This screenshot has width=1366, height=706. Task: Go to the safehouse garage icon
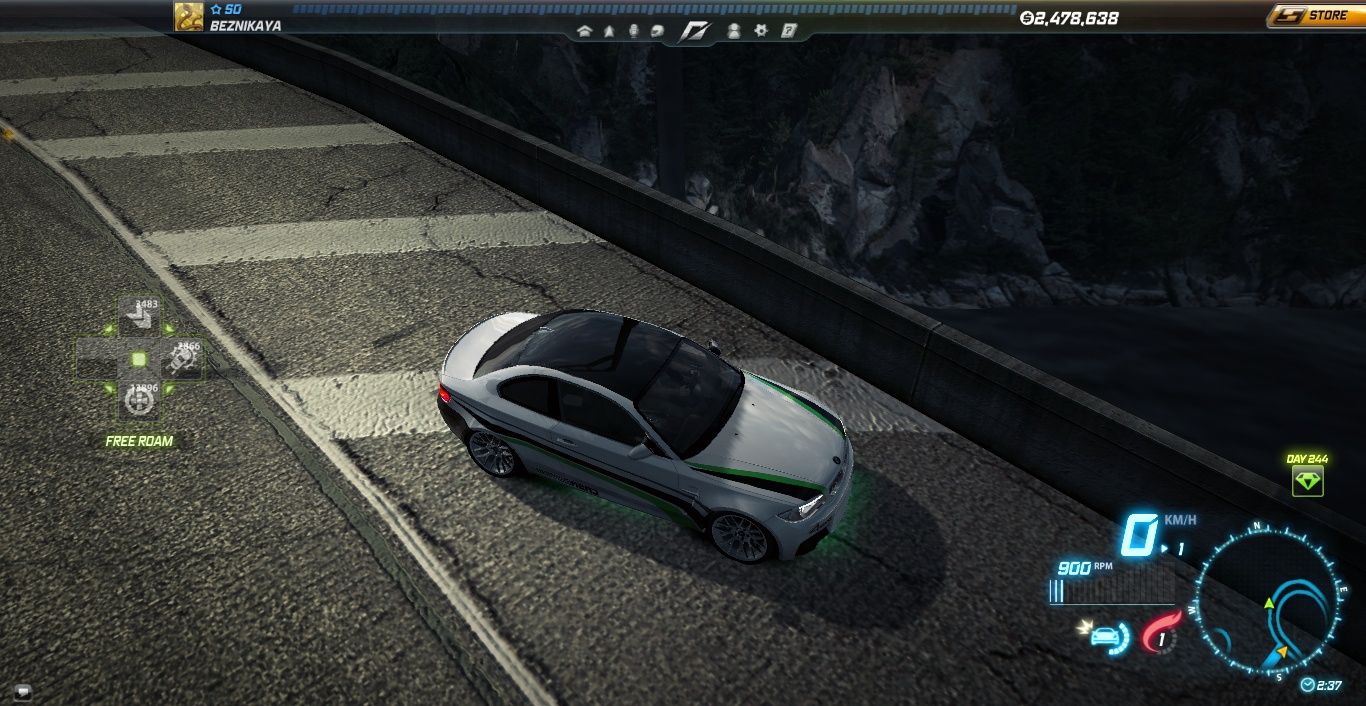585,31
